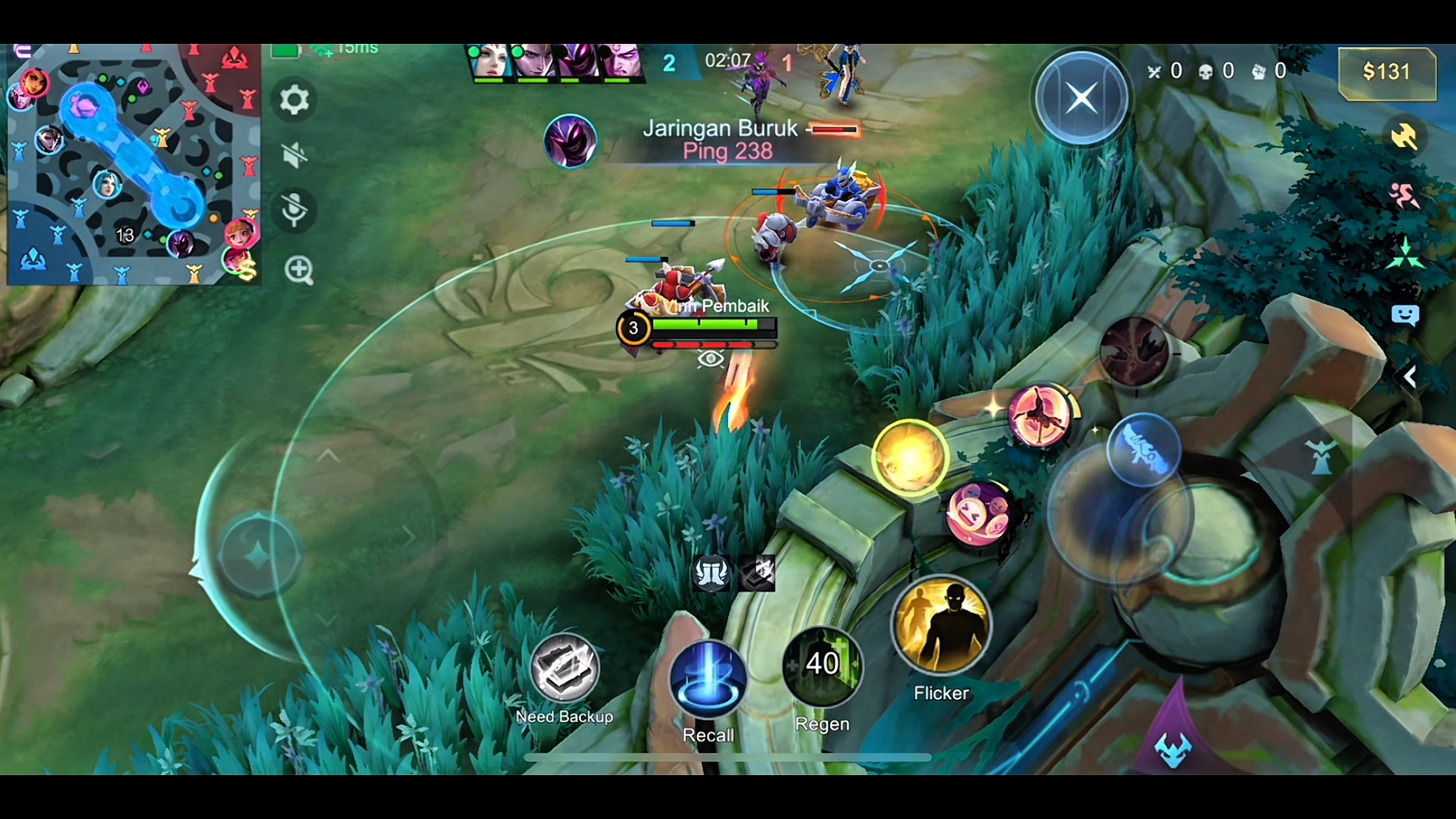Click the magnifier zoom-in button
The width and height of the screenshot is (1456, 819).
298,270
